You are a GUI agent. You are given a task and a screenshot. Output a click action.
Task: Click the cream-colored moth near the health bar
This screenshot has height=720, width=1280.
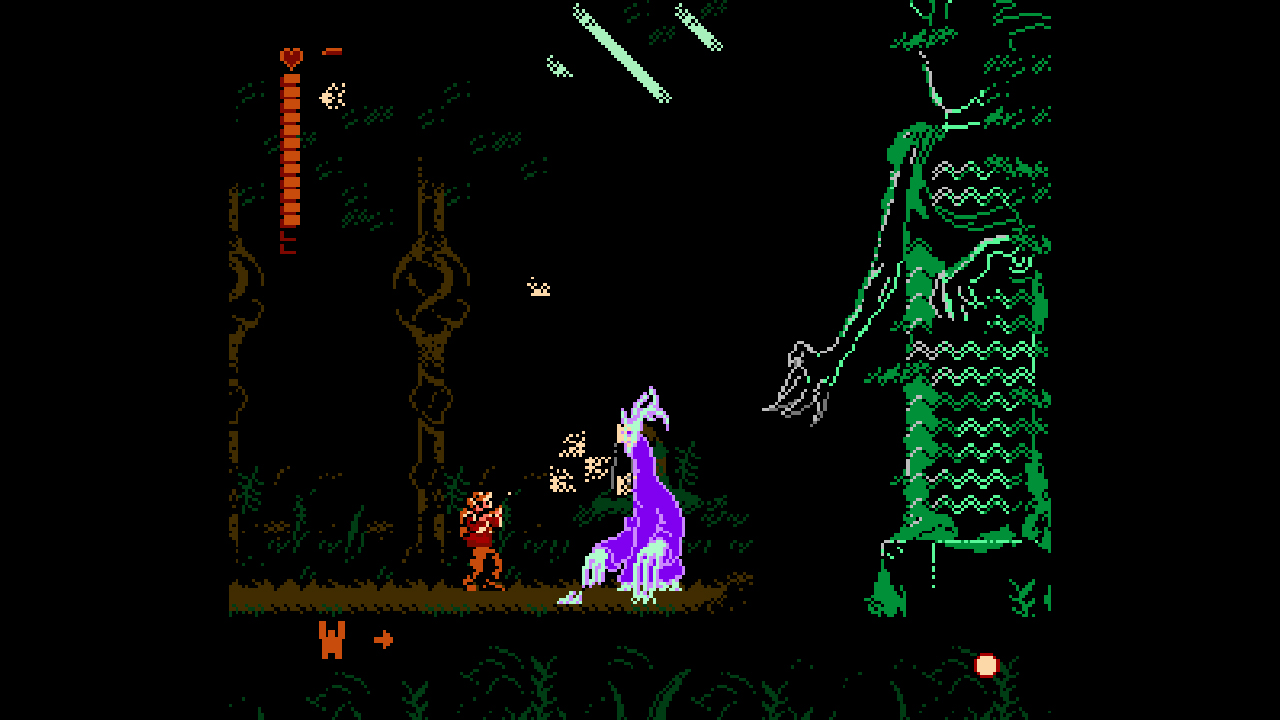[331, 94]
